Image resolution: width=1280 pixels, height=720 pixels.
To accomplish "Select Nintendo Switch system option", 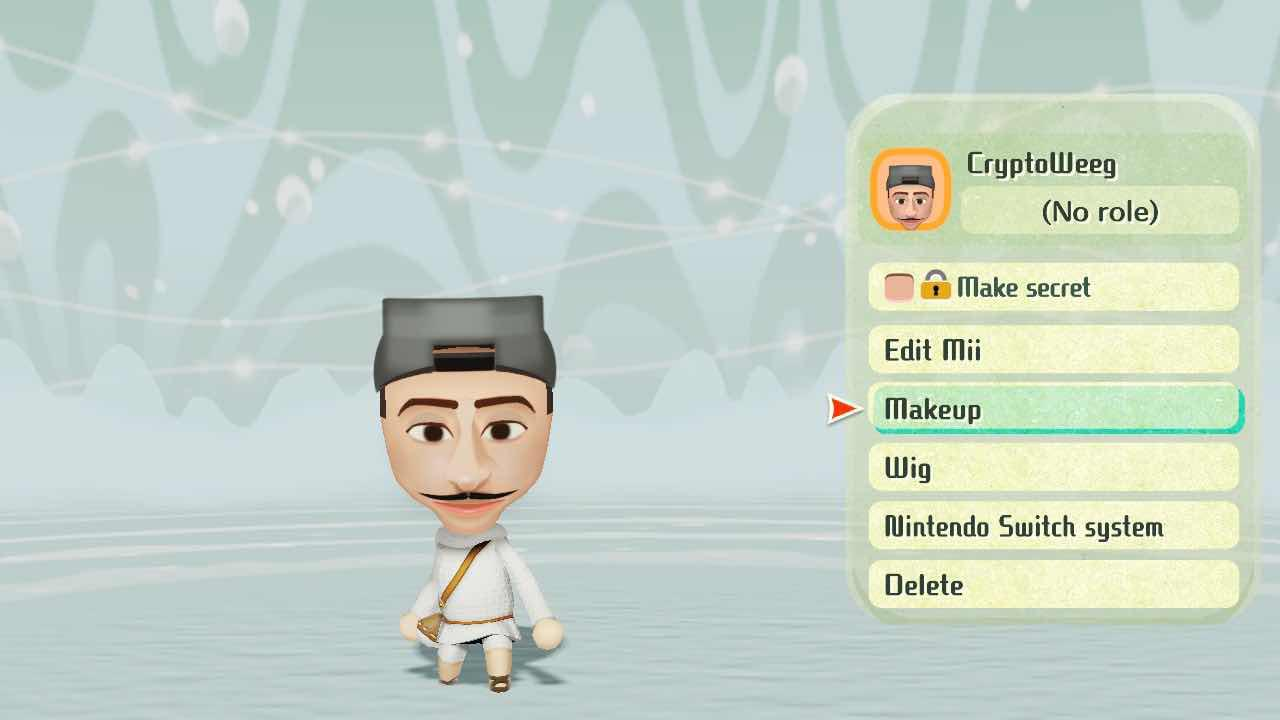I will (1053, 527).
